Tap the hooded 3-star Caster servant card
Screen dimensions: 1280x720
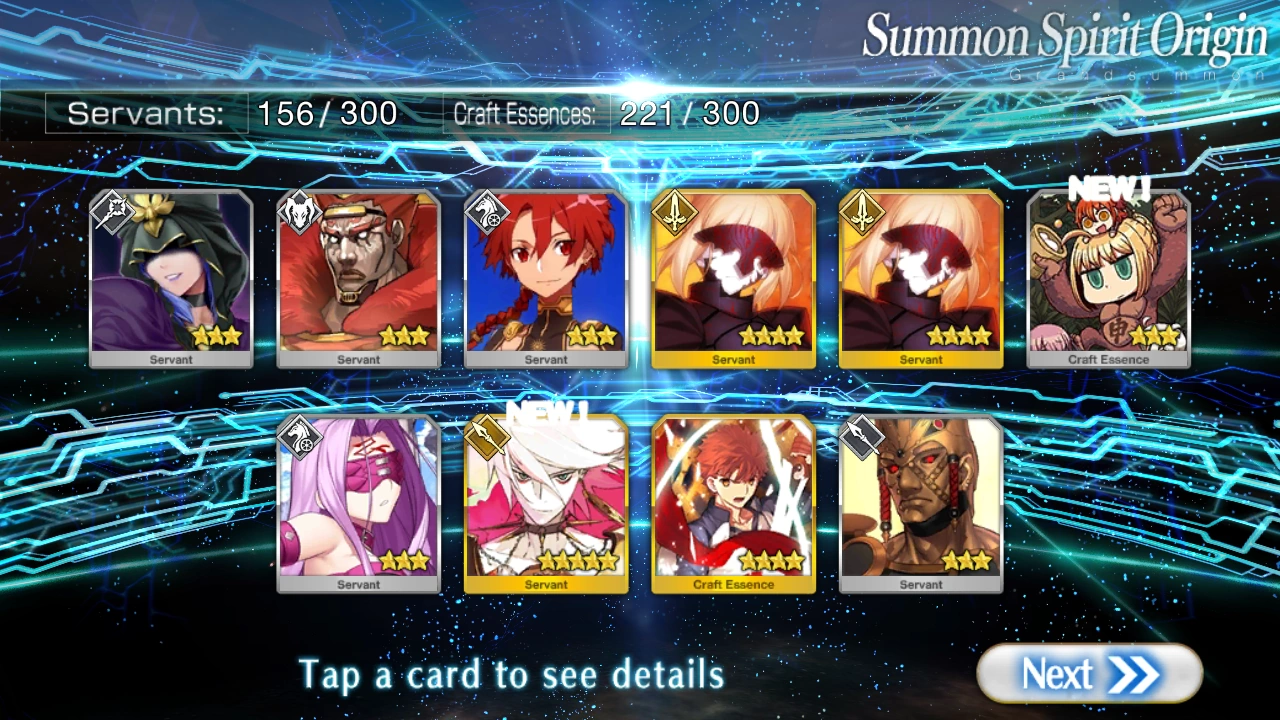coord(170,275)
